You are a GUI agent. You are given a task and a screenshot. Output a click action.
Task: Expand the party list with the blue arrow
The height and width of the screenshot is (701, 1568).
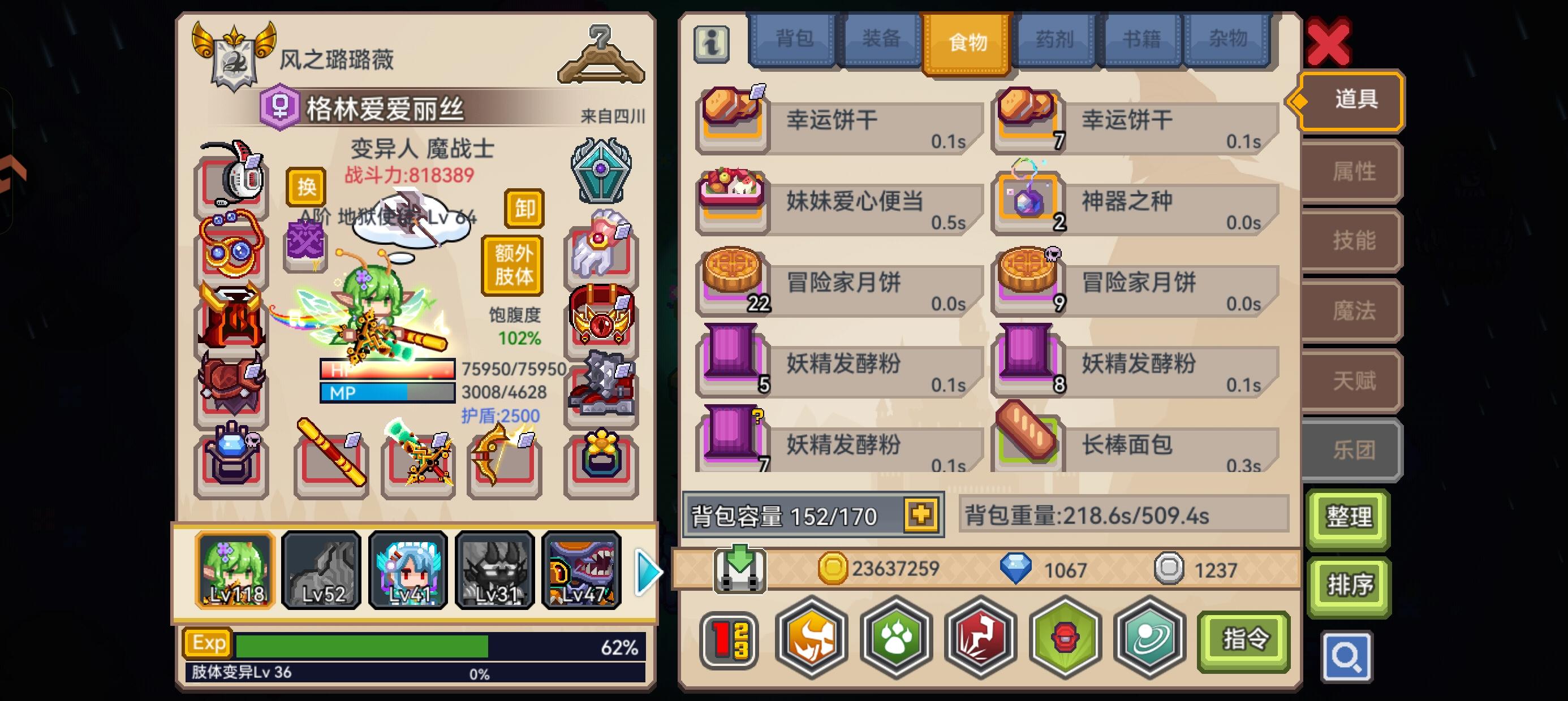(x=648, y=571)
